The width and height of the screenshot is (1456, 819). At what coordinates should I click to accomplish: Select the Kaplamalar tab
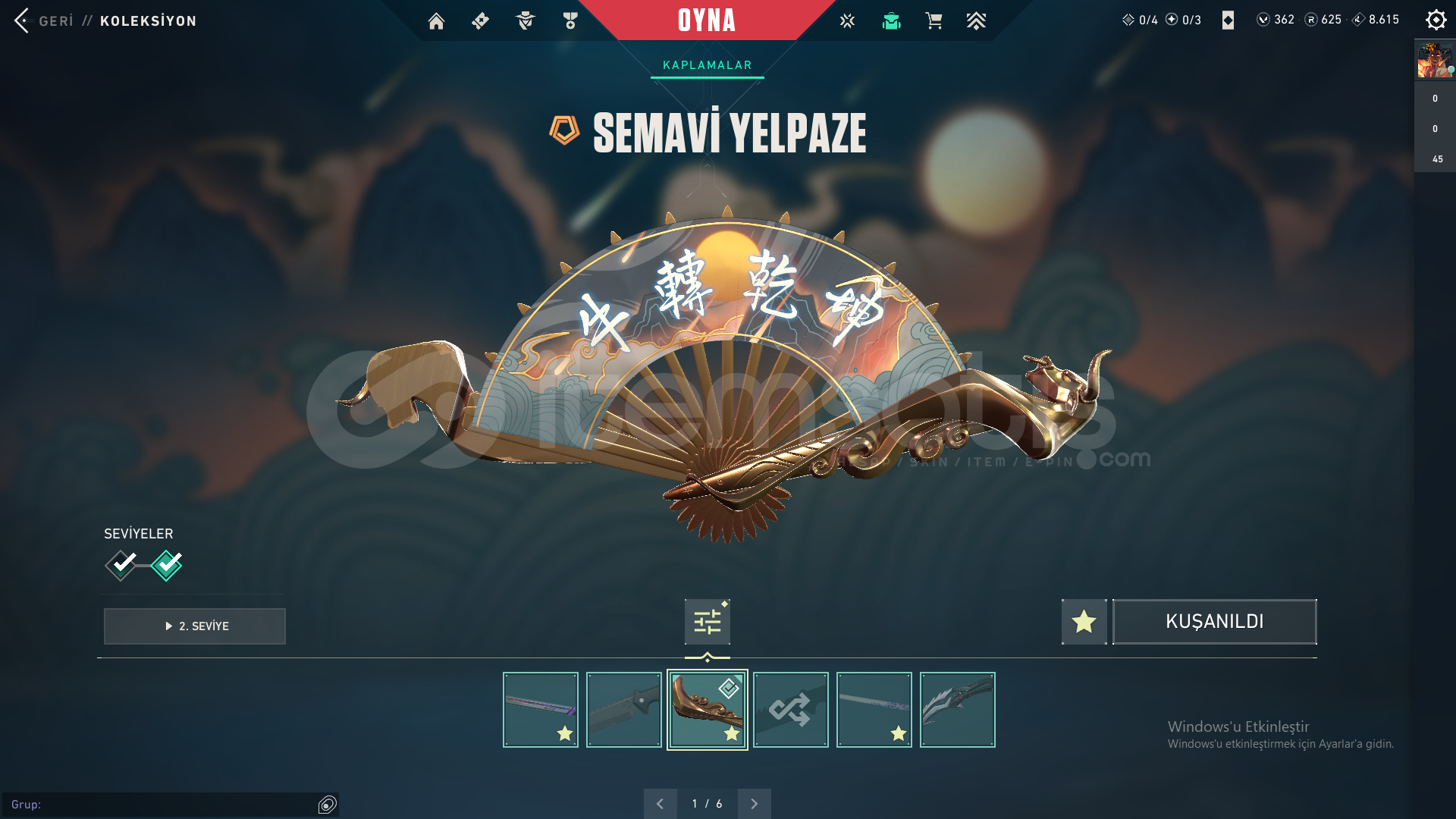707,65
